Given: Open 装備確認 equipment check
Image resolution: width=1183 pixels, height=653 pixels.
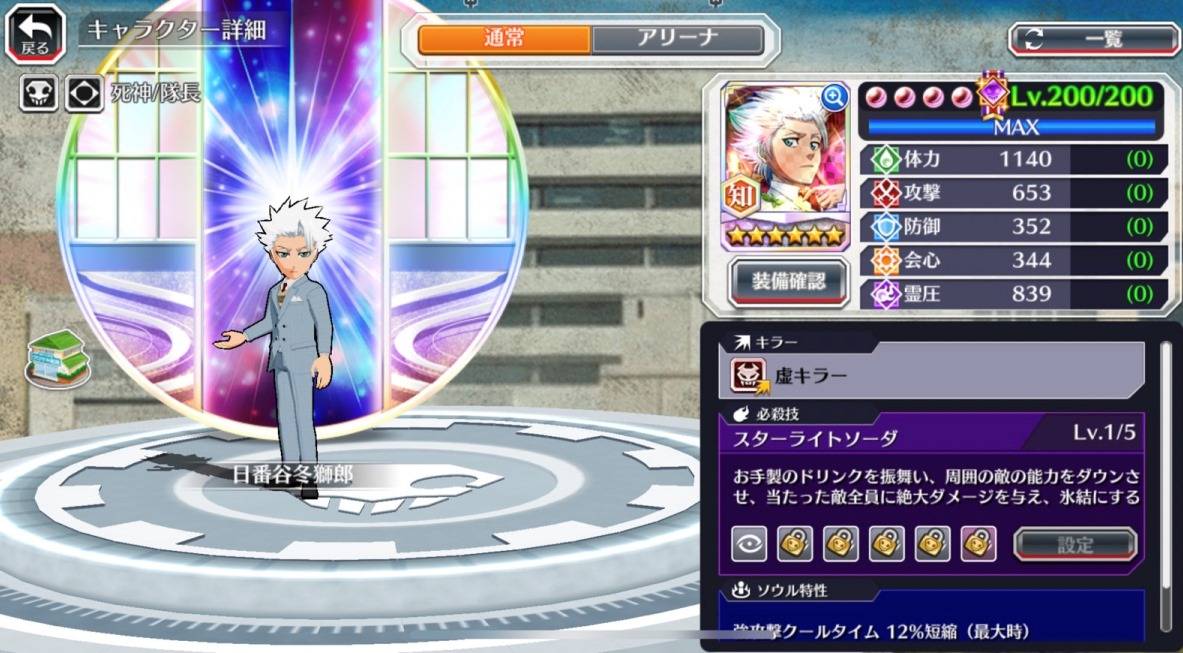Looking at the screenshot, I should pyautogui.click(x=788, y=281).
